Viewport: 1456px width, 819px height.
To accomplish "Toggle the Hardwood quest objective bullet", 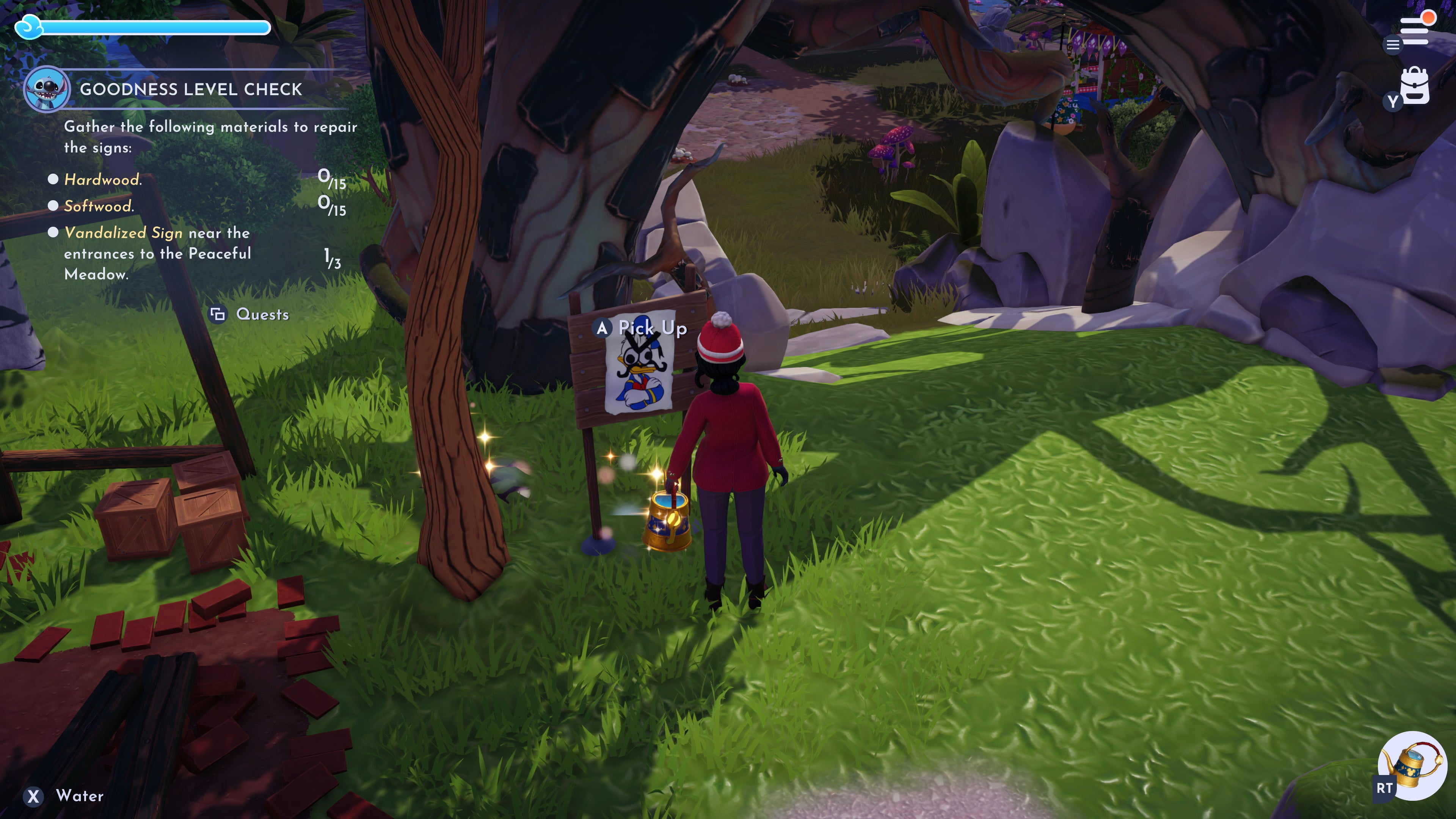I will pos(54,179).
